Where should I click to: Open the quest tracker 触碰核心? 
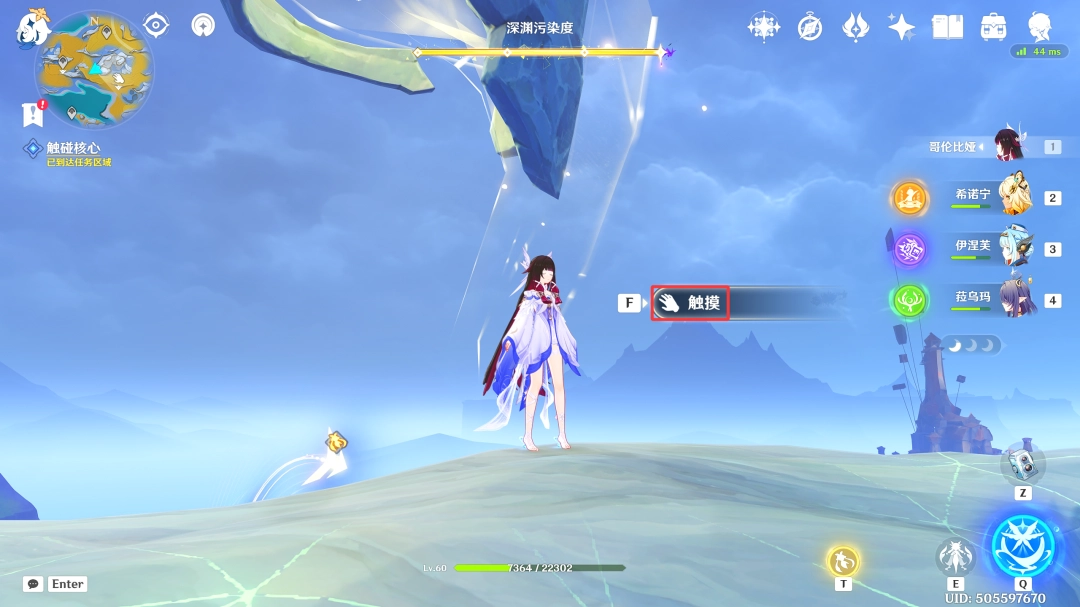click(73, 148)
